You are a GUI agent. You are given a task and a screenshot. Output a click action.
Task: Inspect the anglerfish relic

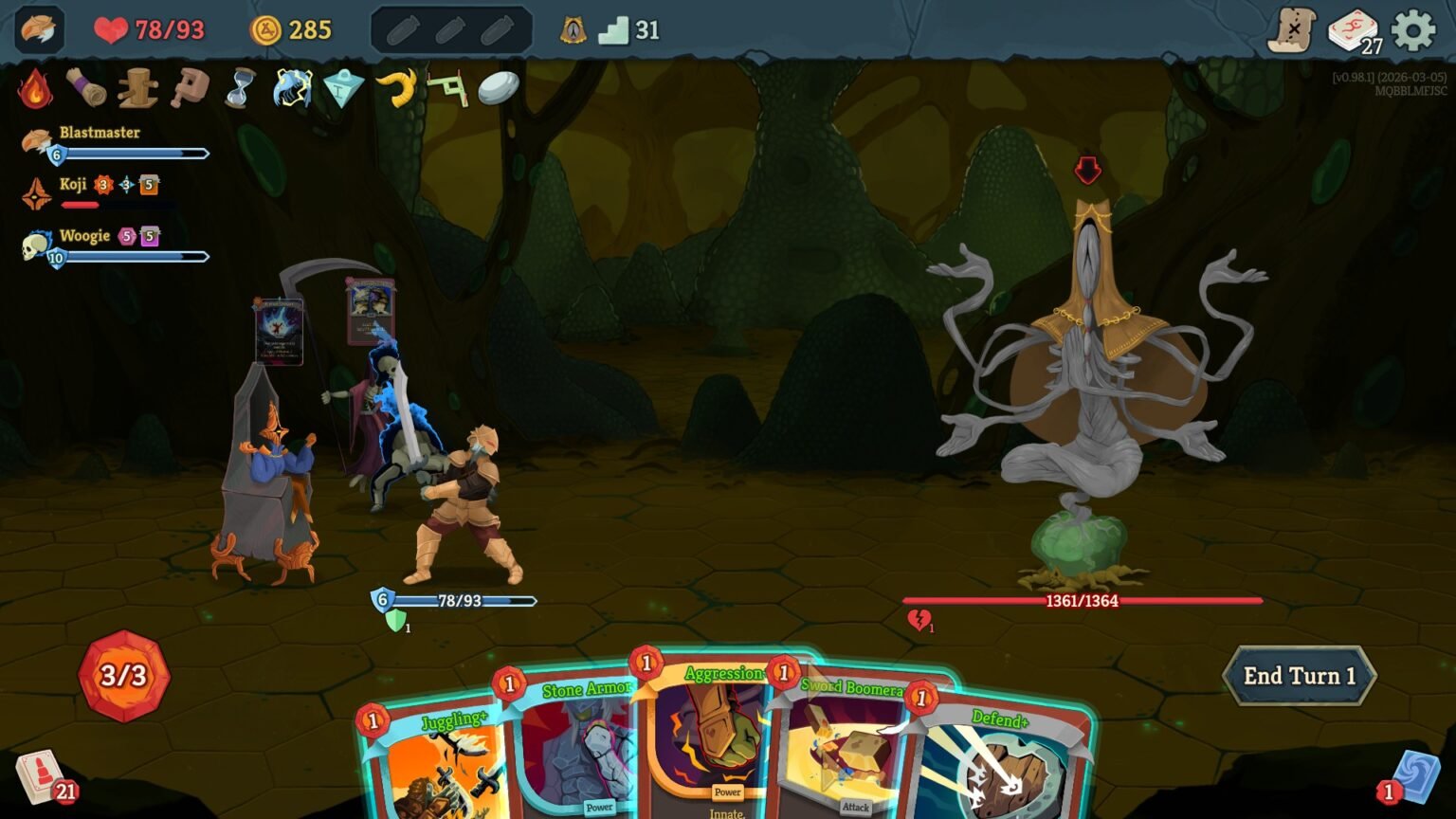click(x=290, y=89)
